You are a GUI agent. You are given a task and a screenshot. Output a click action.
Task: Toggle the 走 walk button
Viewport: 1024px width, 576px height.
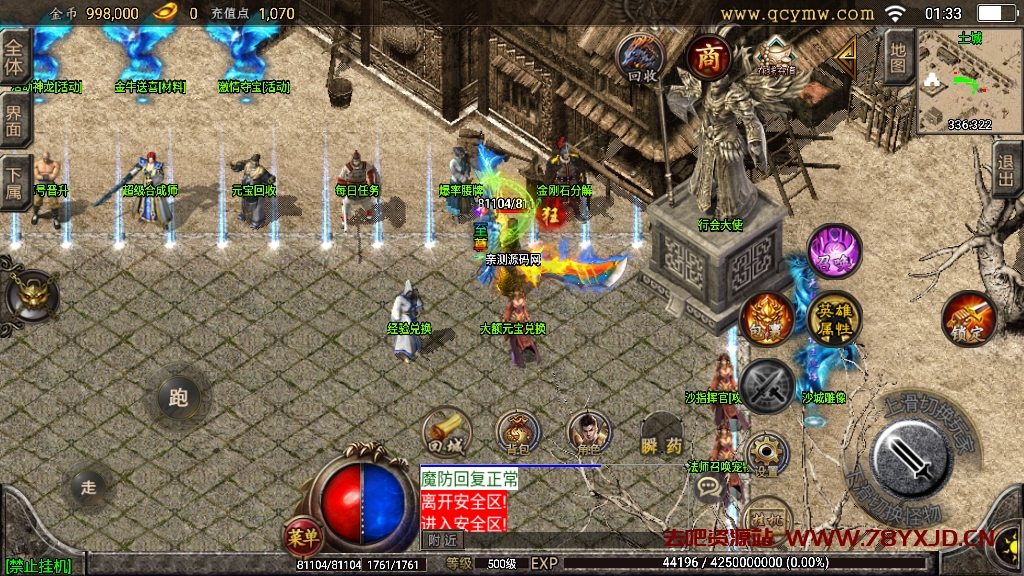(x=88, y=488)
